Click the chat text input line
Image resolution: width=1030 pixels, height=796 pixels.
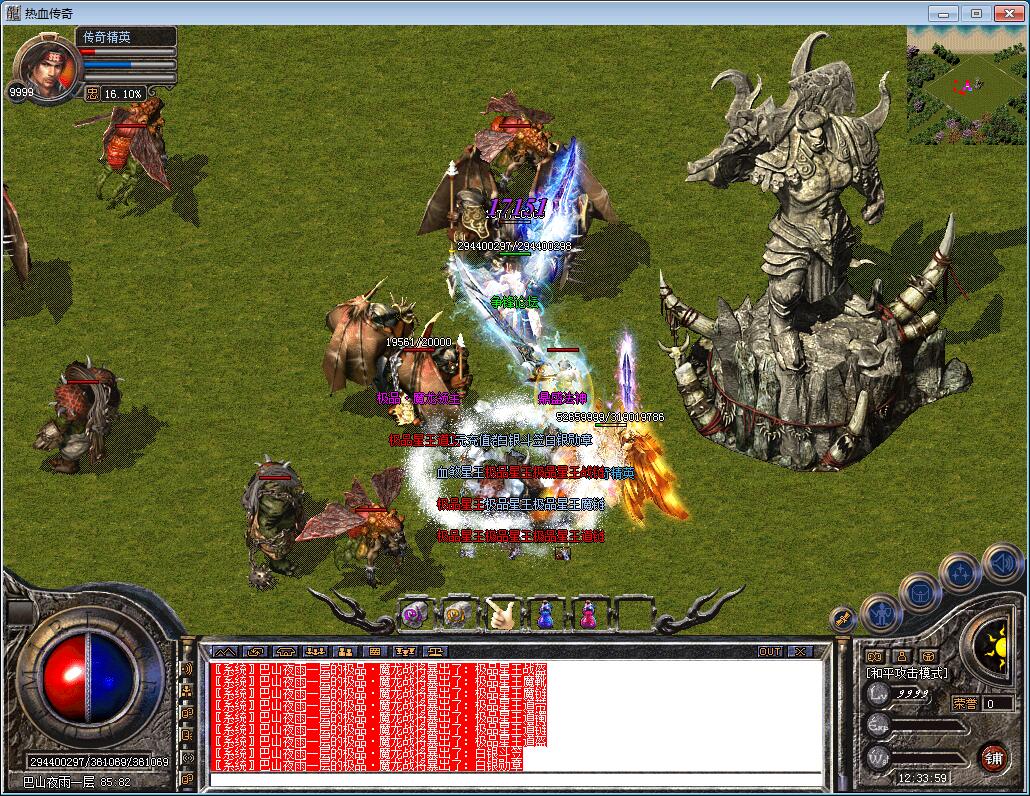click(515, 779)
